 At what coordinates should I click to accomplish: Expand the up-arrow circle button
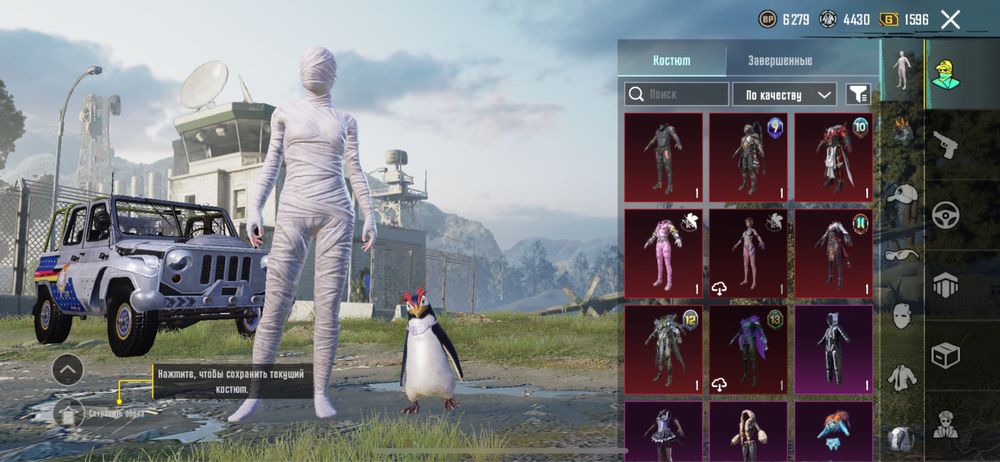pyautogui.click(x=67, y=369)
